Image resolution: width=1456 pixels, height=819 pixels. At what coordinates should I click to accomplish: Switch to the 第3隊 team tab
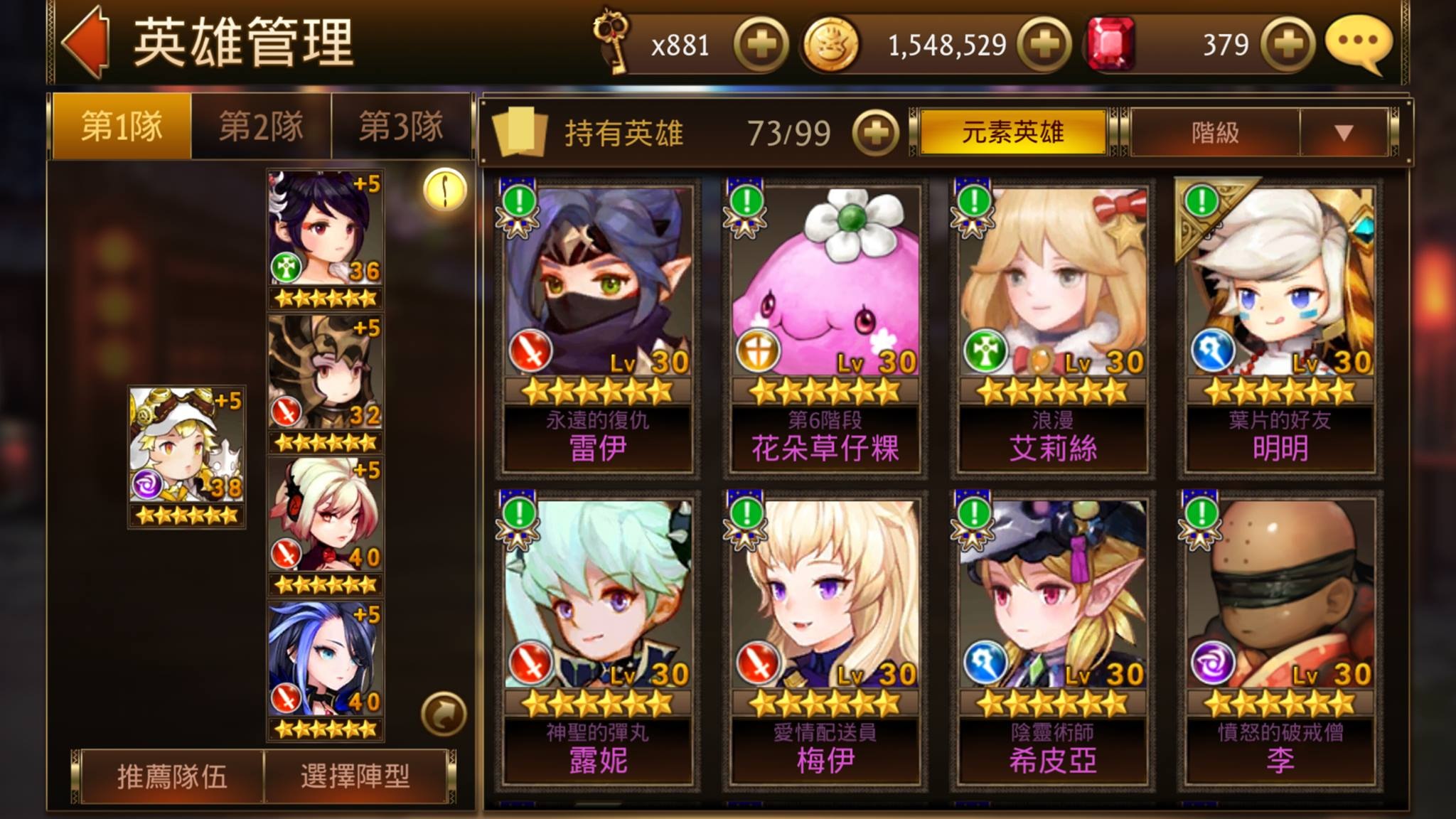point(400,127)
